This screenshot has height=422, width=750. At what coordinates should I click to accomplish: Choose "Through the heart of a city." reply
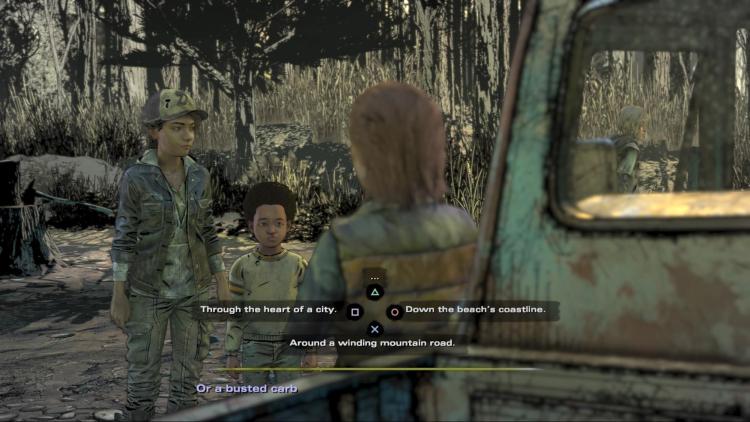point(268,310)
